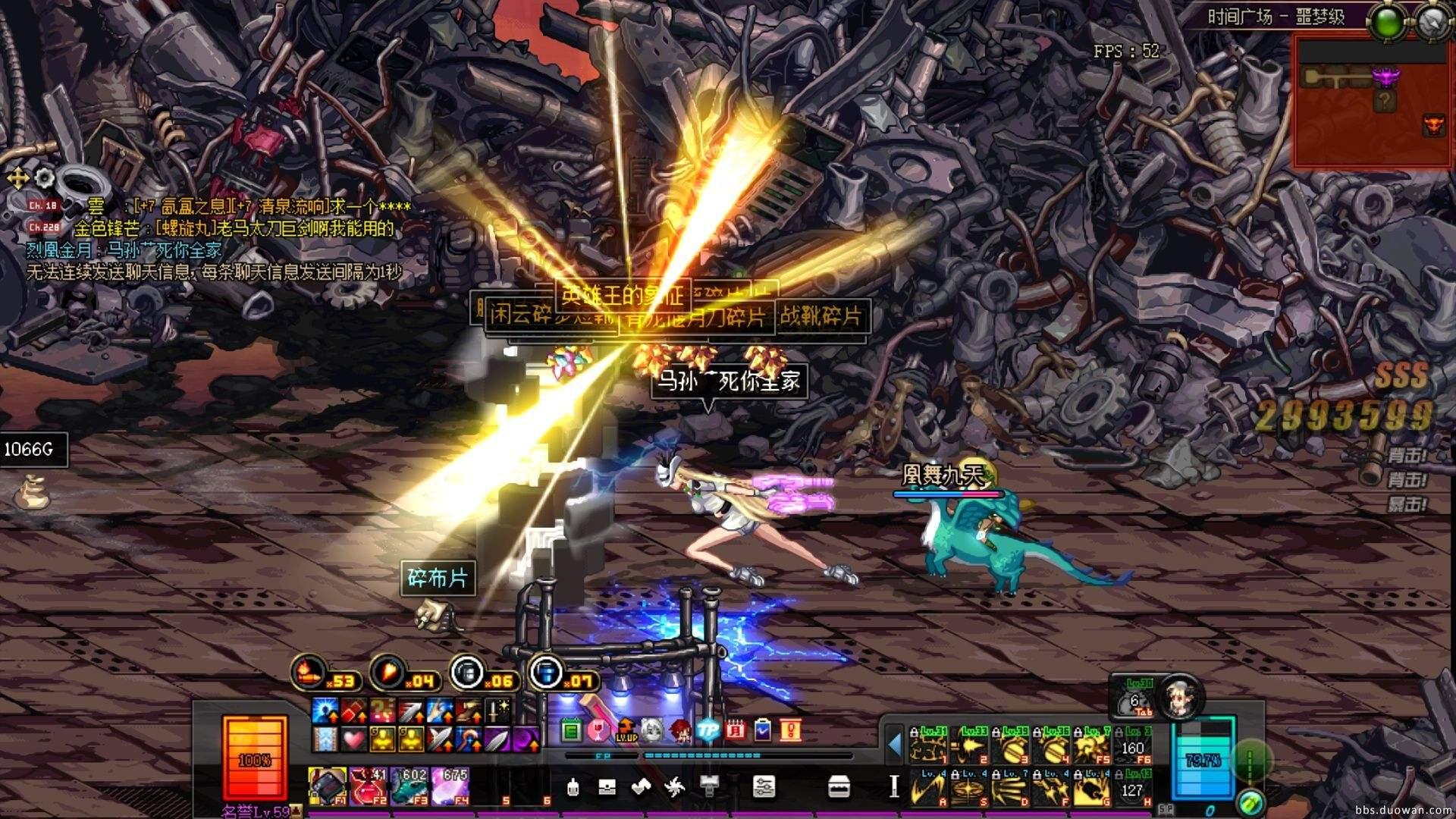1456x819 pixels.
Task: Use the red potion in slot F2
Action: [369, 784]
